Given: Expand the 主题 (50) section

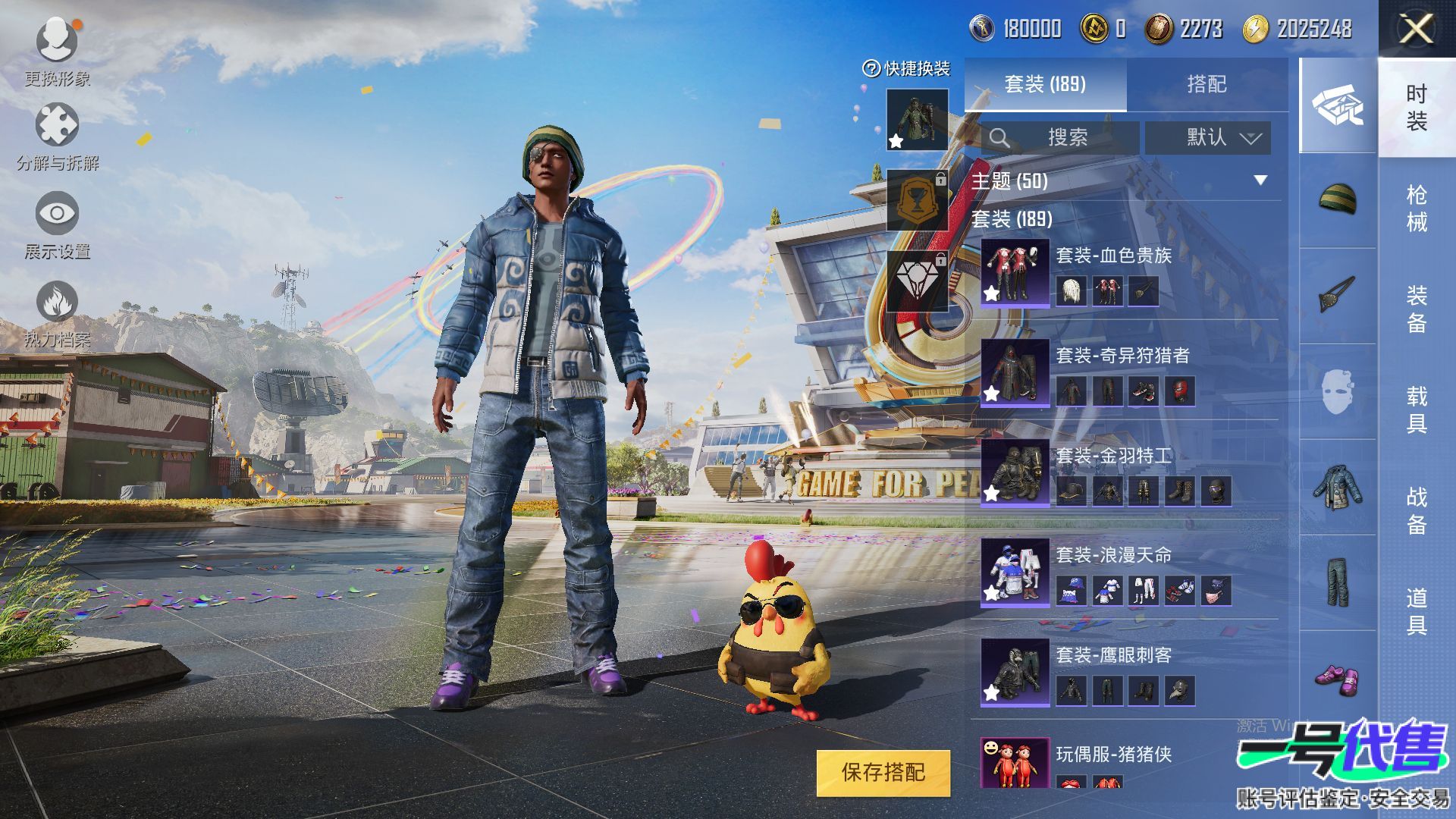Looking at the screenshot, I should 1260,180.
